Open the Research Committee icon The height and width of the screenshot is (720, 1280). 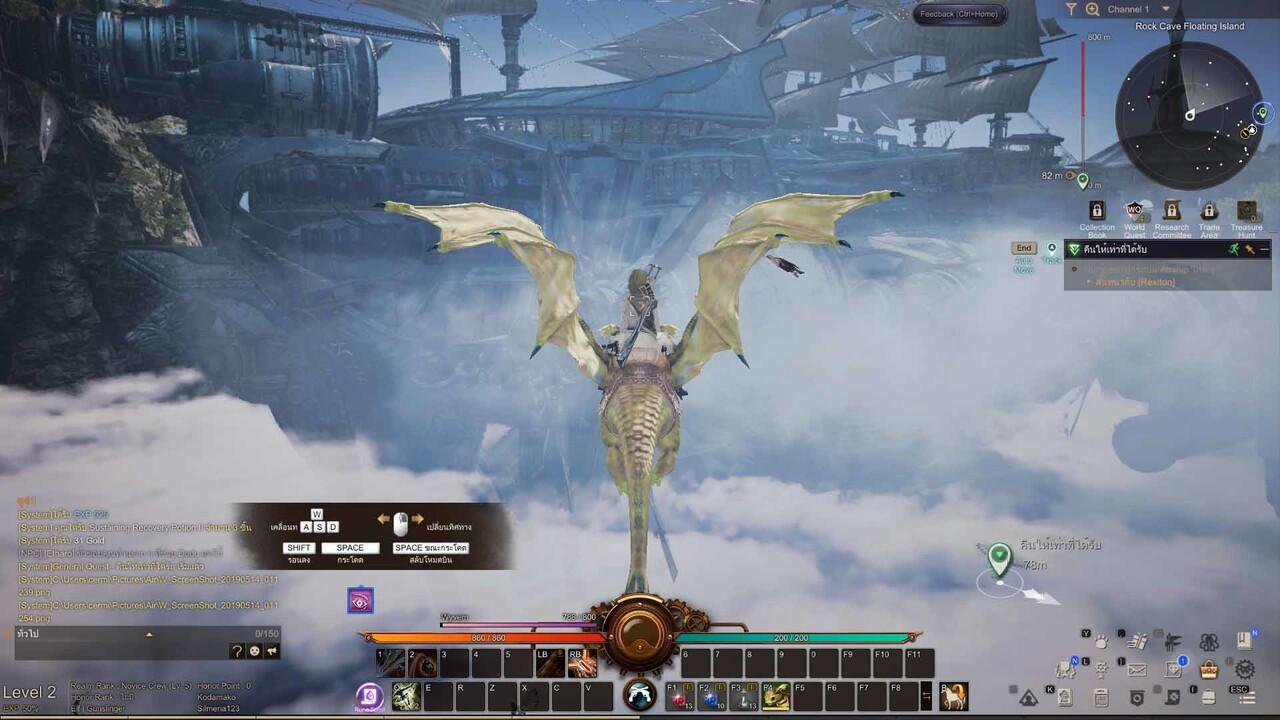coord(1172,212)
